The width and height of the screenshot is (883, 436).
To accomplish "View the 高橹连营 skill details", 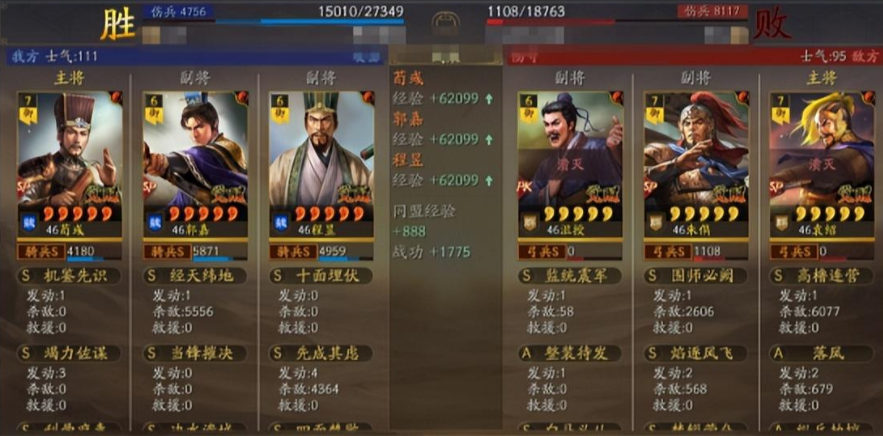I will (819, 275).
